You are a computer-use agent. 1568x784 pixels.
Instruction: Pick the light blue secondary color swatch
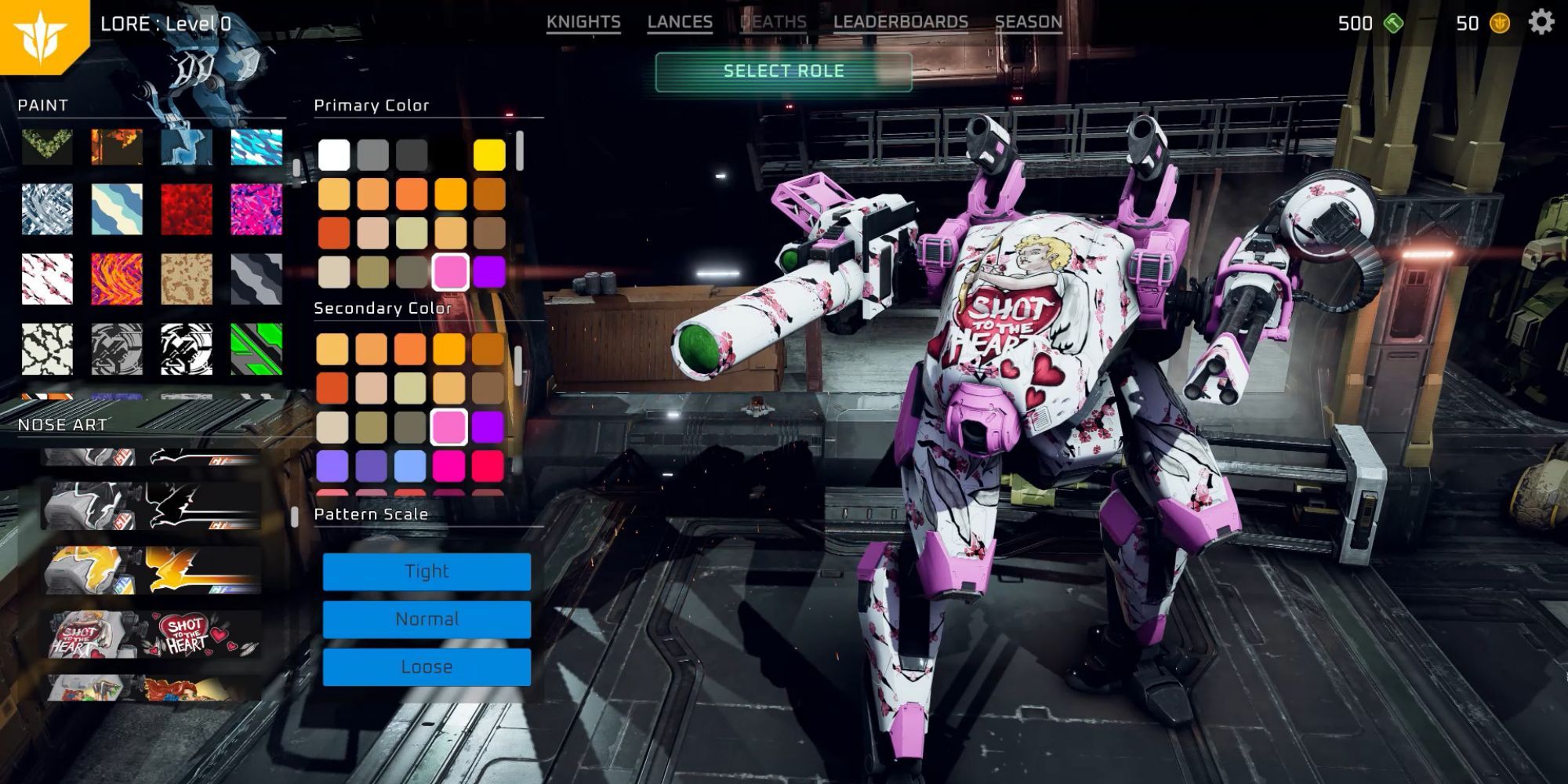pos(410,466)
